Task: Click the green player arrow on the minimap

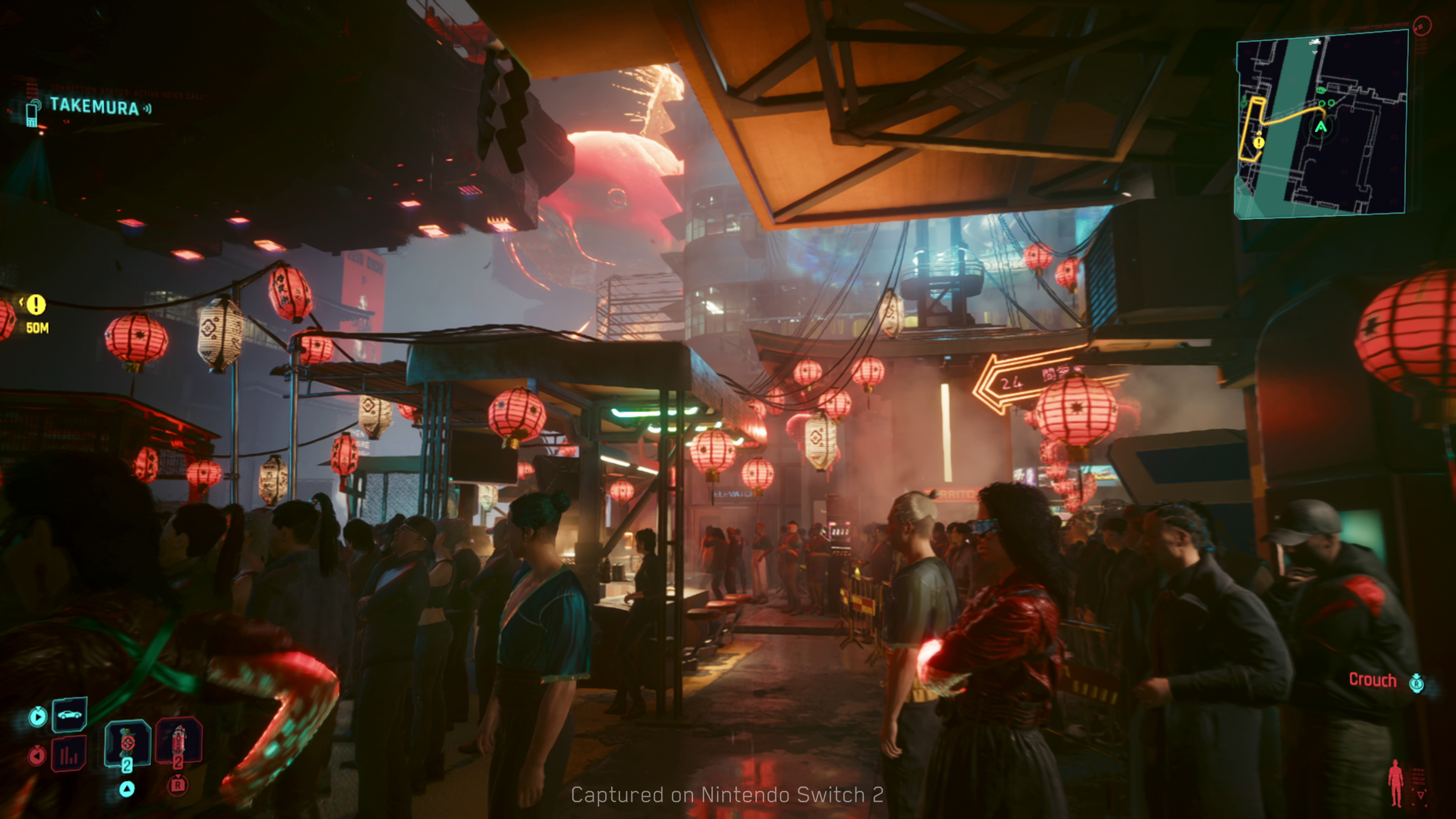Action: 1321,127
